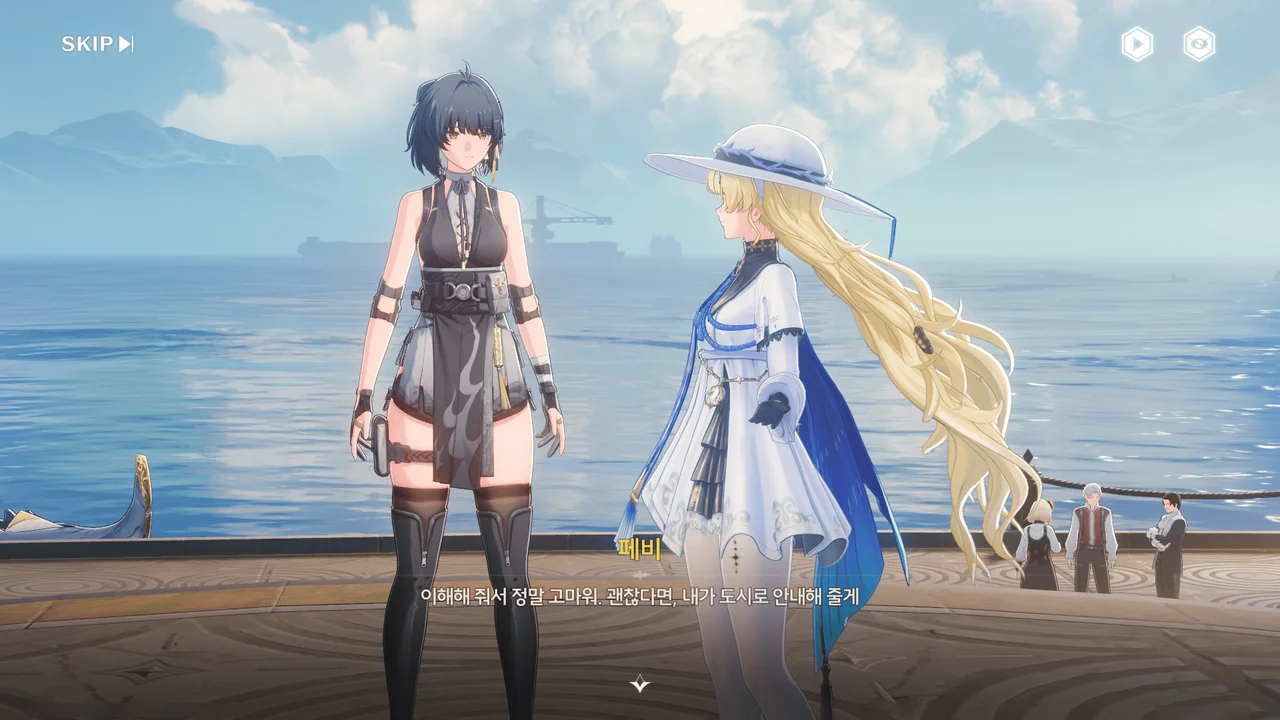Toggle dialogue auto-play hexagon button
The image size is (1280, 720).
point(1137,44)
